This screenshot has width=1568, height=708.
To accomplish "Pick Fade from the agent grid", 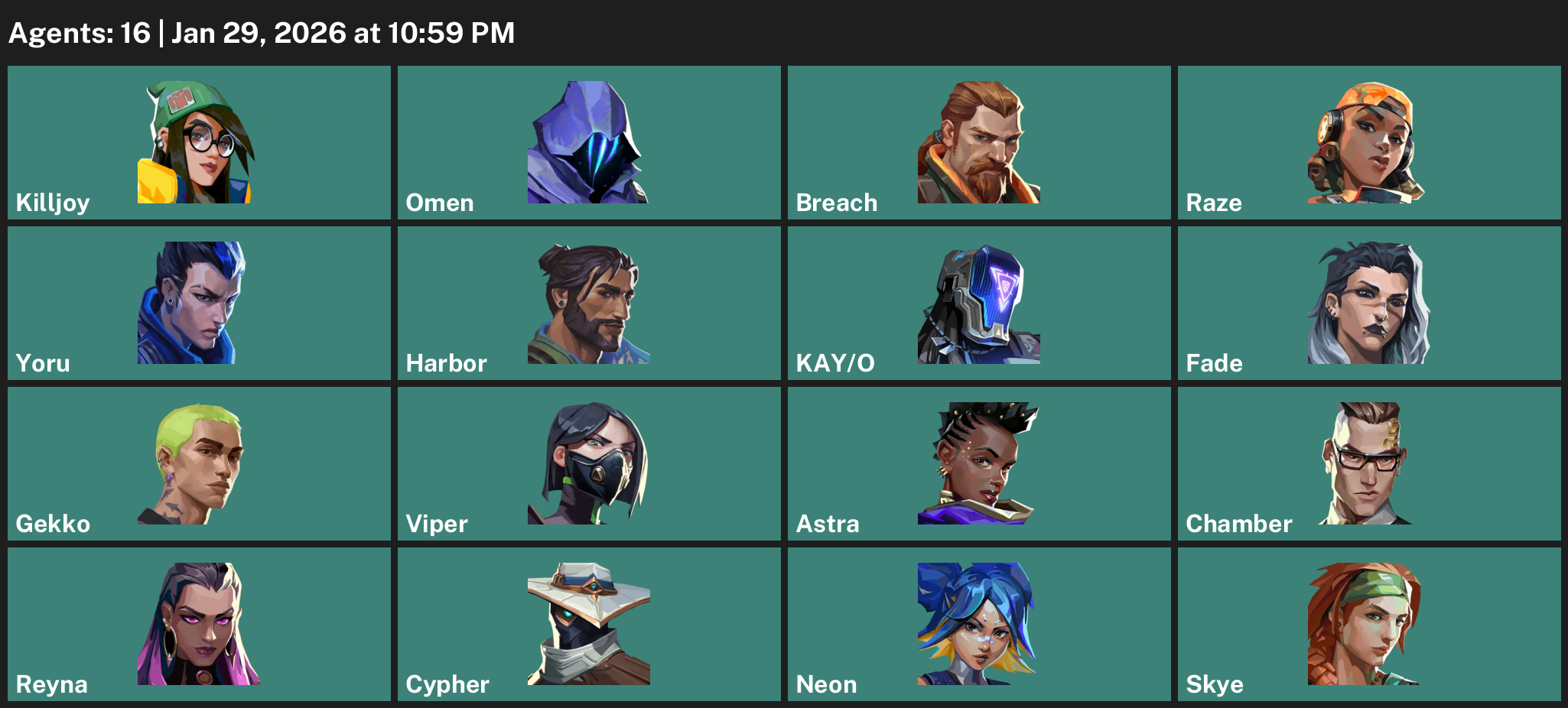I will coord(1369,303).
